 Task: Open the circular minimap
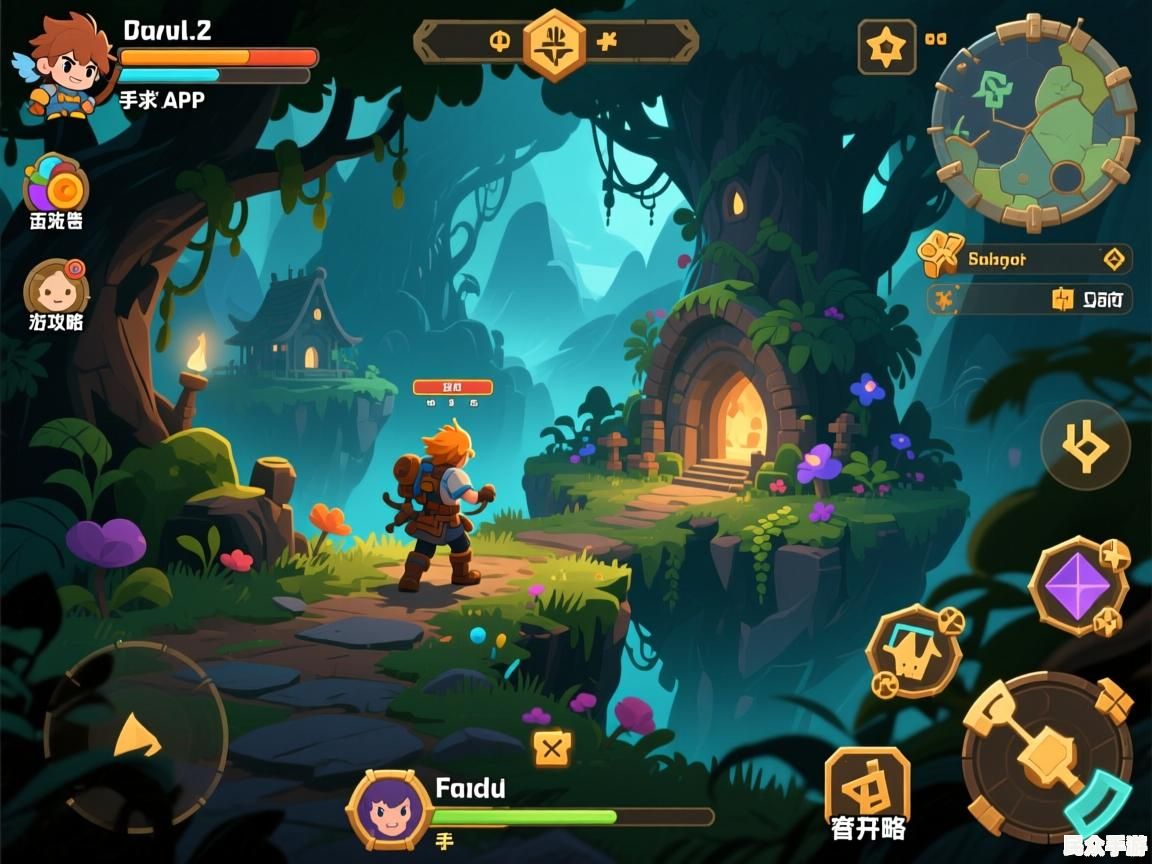pyautogui.click(x=1034, y=122)
